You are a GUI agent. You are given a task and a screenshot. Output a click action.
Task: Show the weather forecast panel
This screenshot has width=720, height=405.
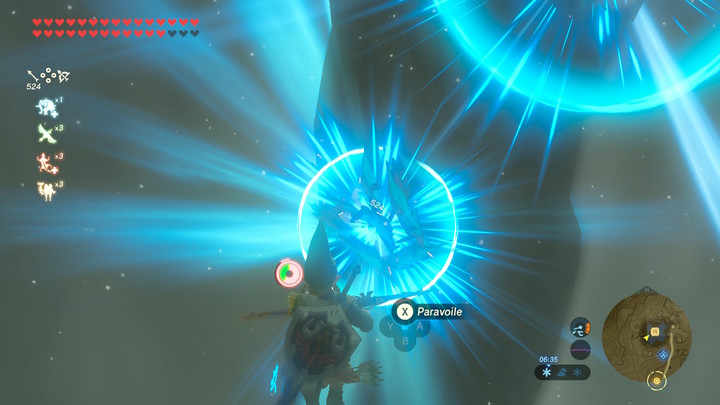click(562, 372)
